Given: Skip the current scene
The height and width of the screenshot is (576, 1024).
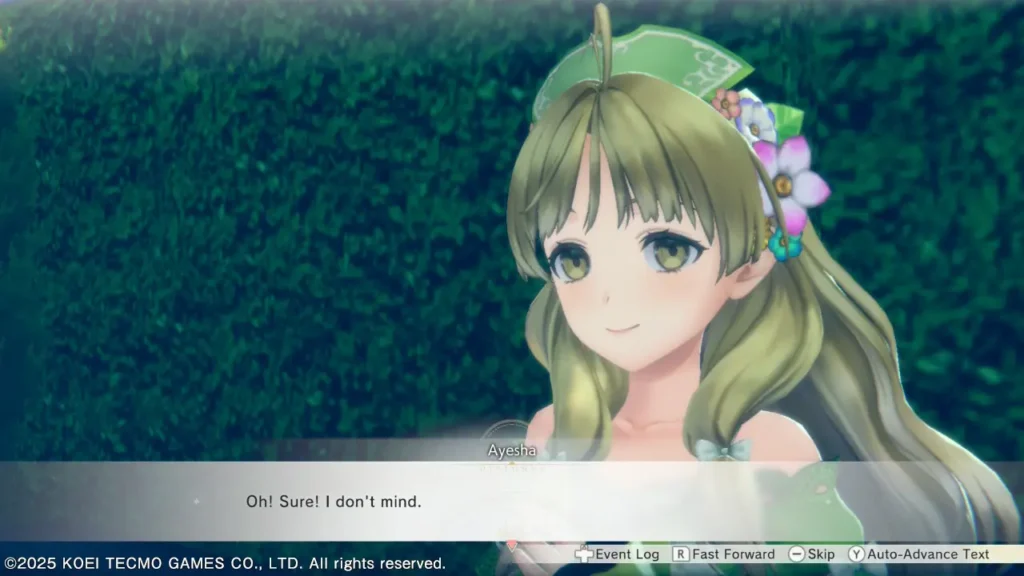Looking at the screenshot, I should (811, 554).
